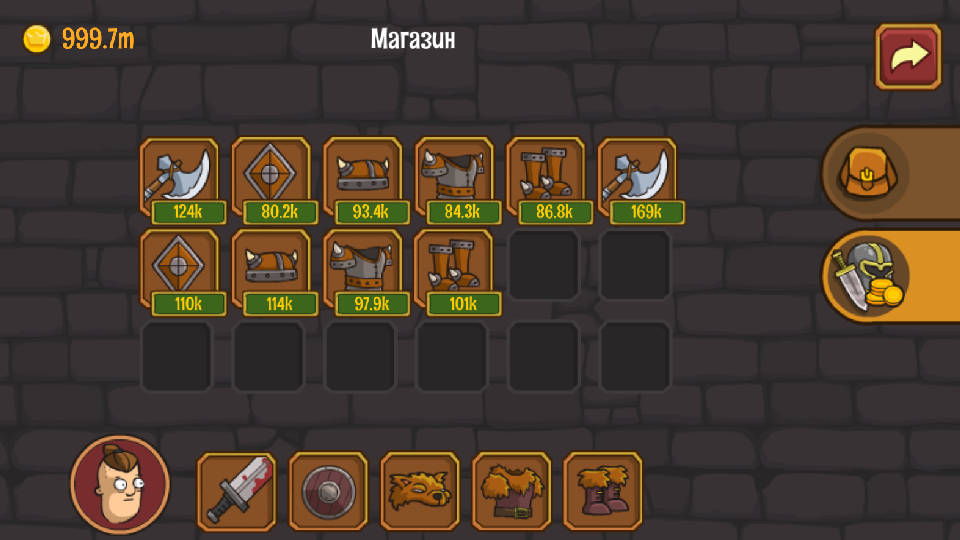Viewport: 960px width, 540px height.
Task: Switch to the backpack inventory tab
Action: pos(867,173)
